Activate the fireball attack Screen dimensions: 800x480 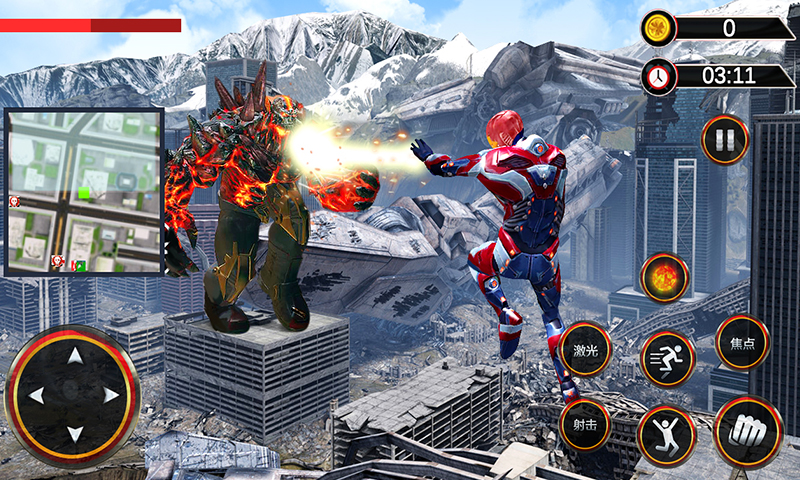point(664,277)
